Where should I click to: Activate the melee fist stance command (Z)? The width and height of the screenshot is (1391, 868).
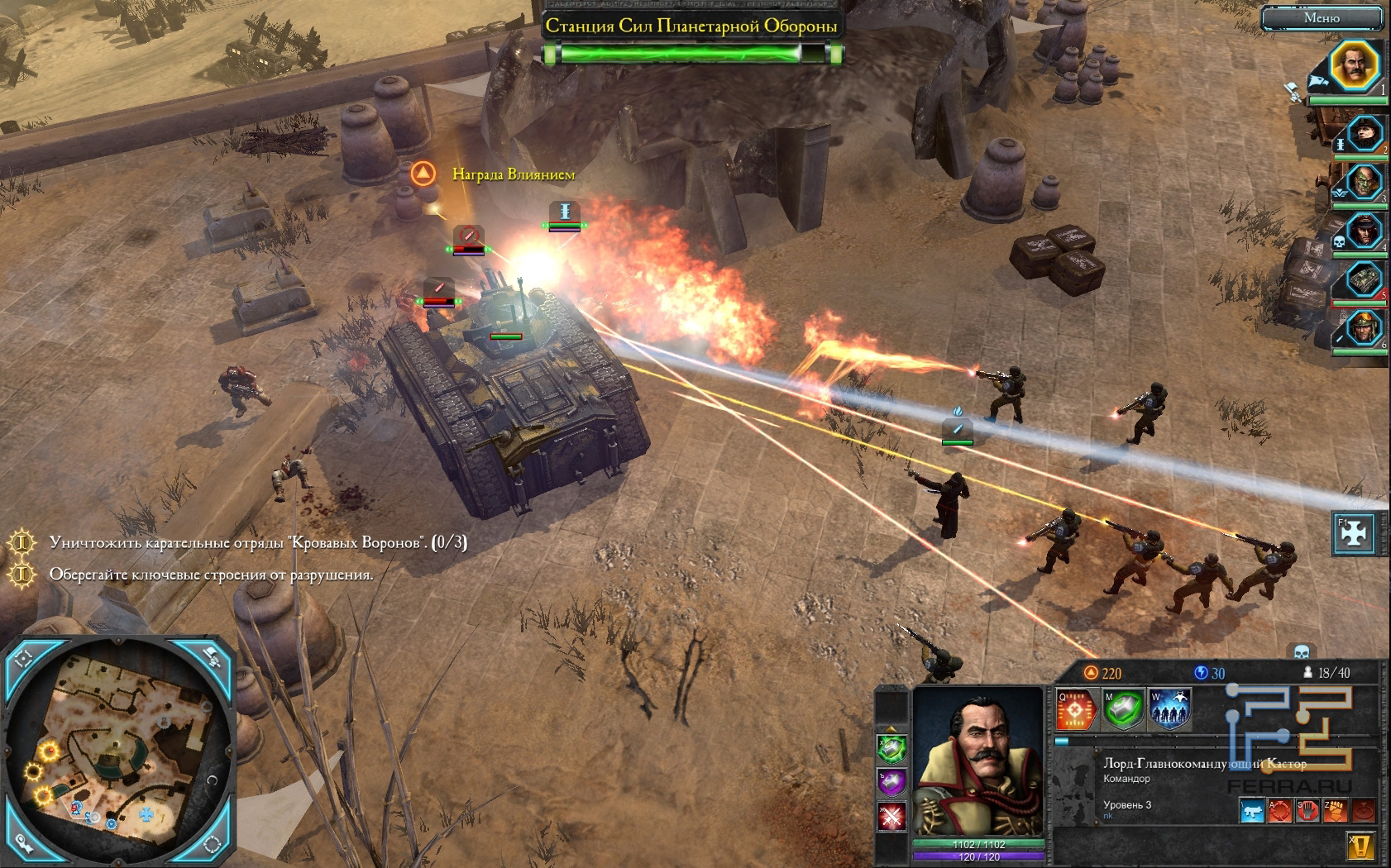[x=1335, y=811]
